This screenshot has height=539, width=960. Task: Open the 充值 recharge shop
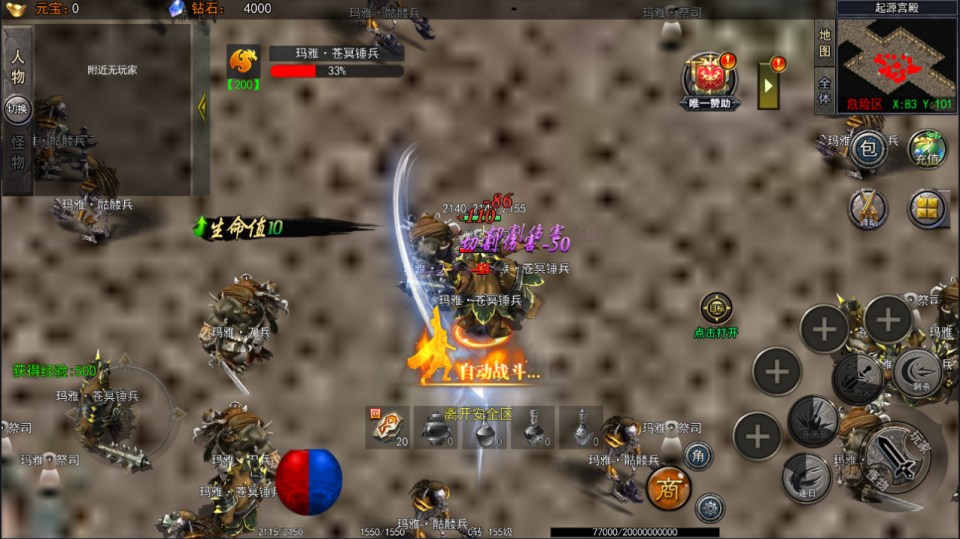tap(927, 149)
